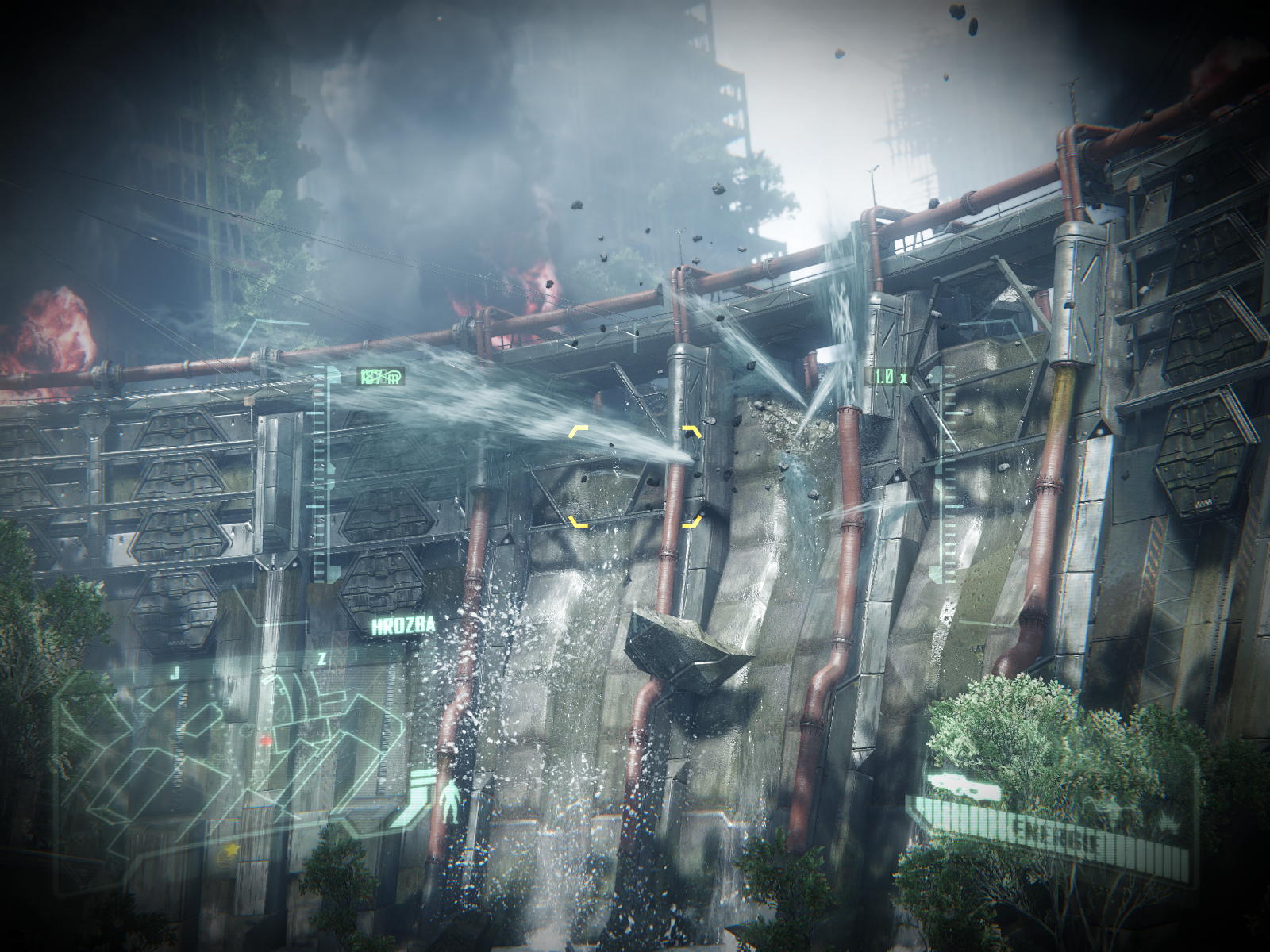Select the explosive grenade icon

[1170, 826]
